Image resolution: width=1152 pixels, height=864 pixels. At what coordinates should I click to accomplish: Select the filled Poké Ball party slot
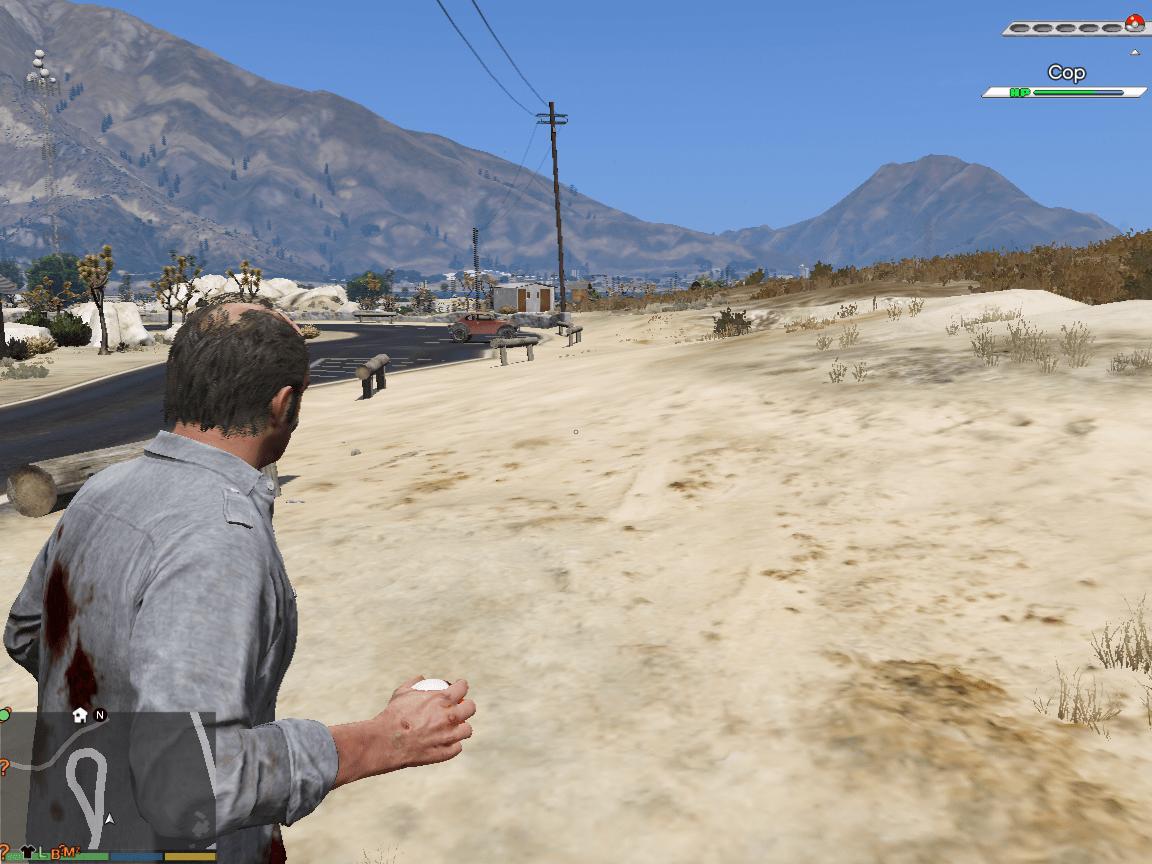1134,22
